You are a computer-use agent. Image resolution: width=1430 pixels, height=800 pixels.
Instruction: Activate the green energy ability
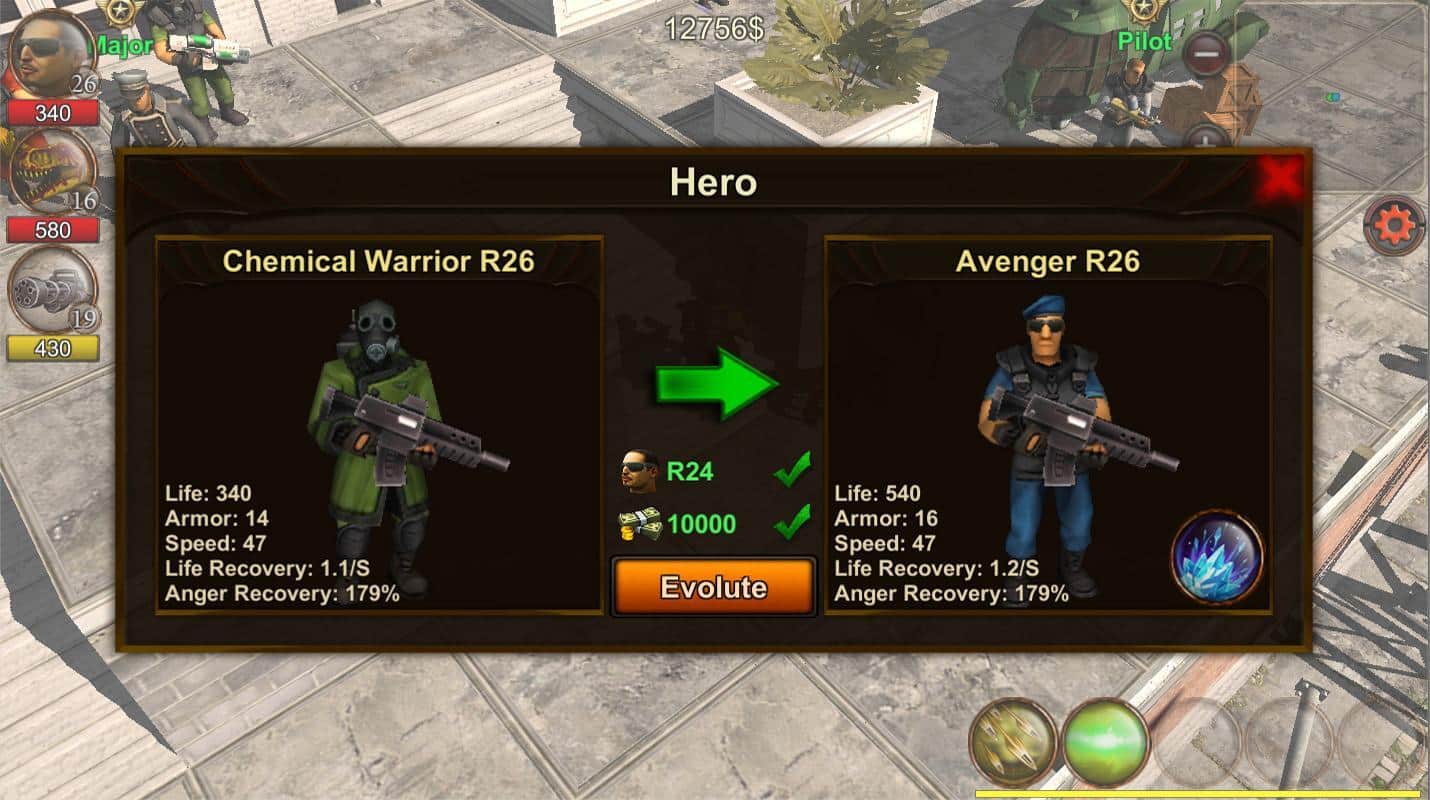coord(1105,741)
